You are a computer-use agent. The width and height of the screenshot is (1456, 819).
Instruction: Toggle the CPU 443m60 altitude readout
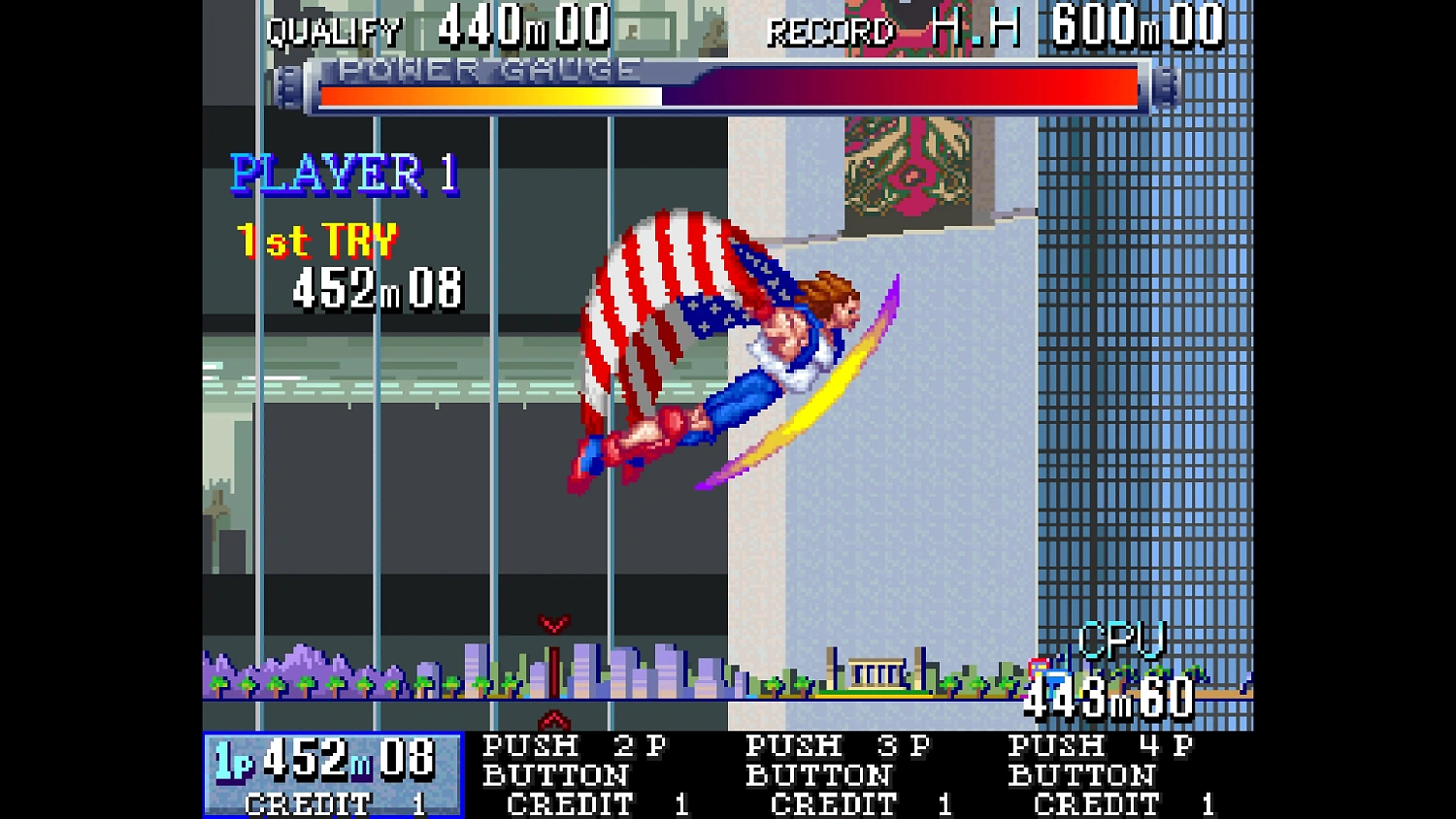pyautogui.click(x=1107, y=694)
